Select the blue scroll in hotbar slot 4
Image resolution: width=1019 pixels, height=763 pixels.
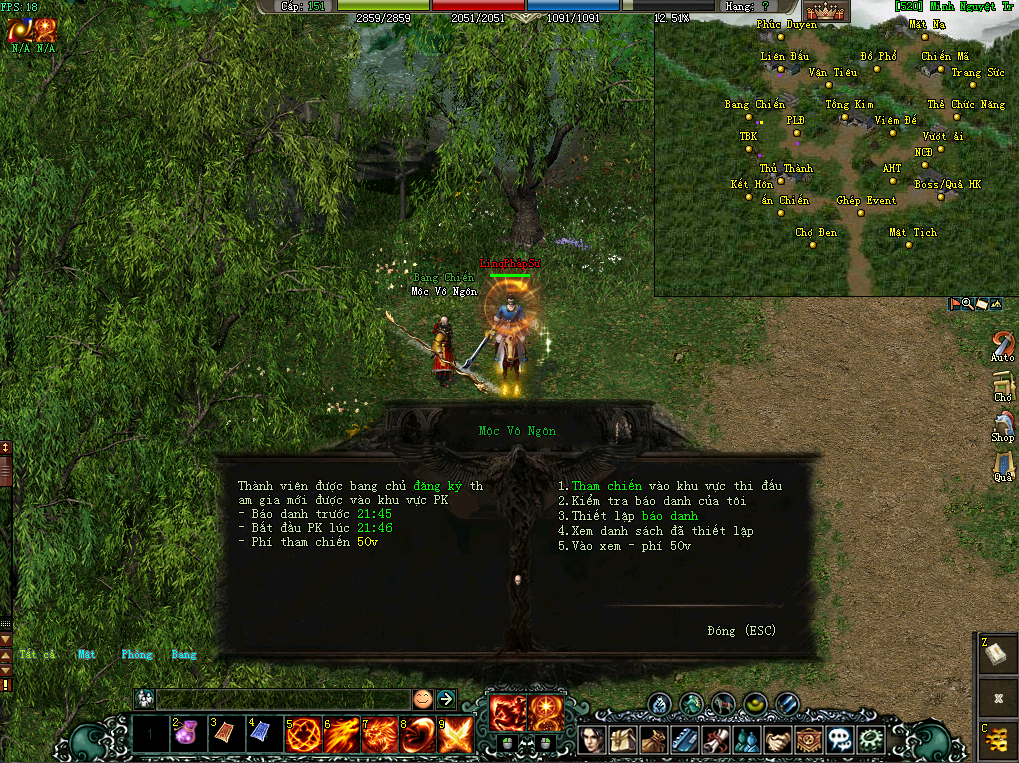coord(262,736)
